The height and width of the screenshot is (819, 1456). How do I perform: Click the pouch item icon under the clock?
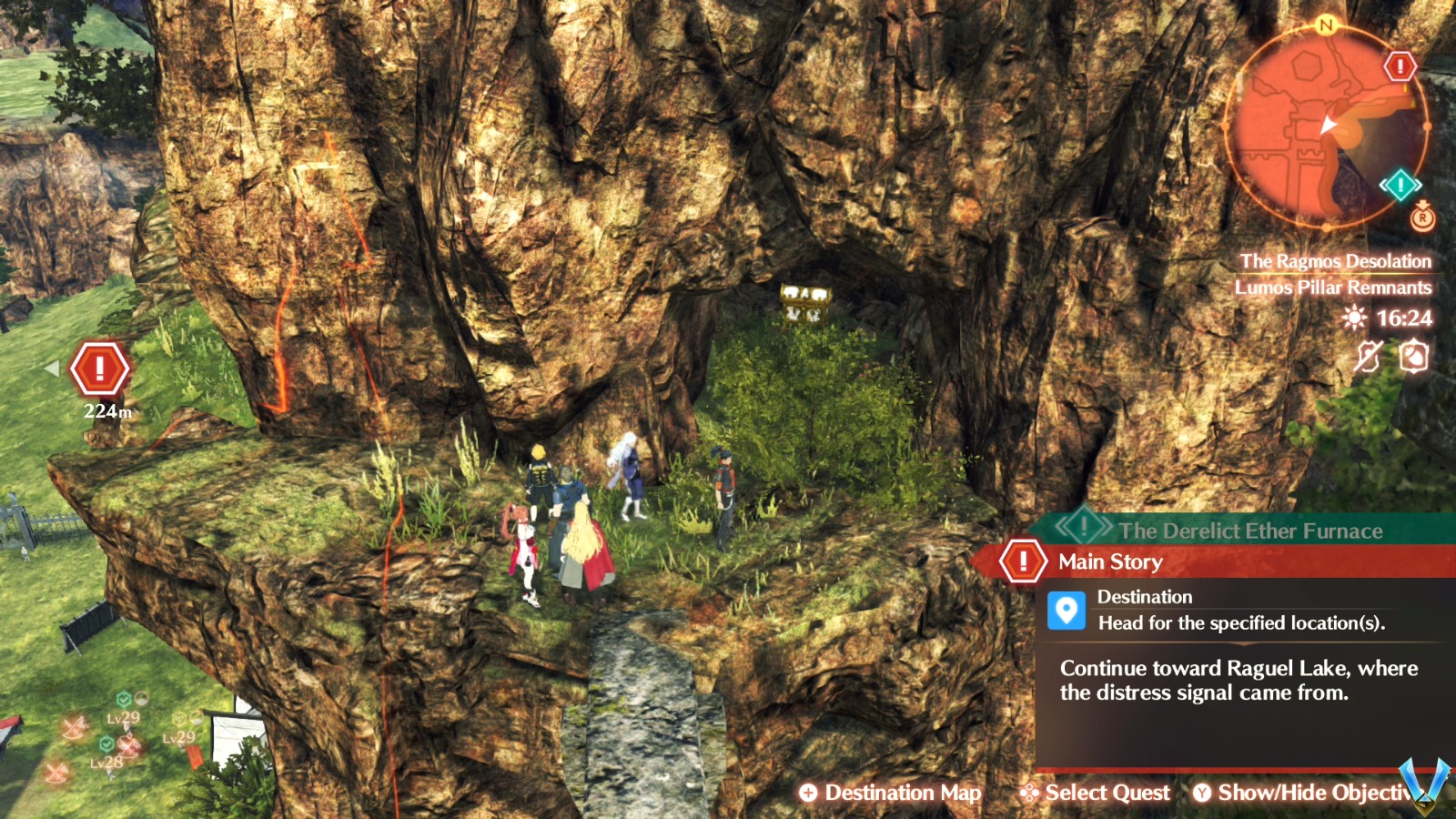(x=1413, y=356)
